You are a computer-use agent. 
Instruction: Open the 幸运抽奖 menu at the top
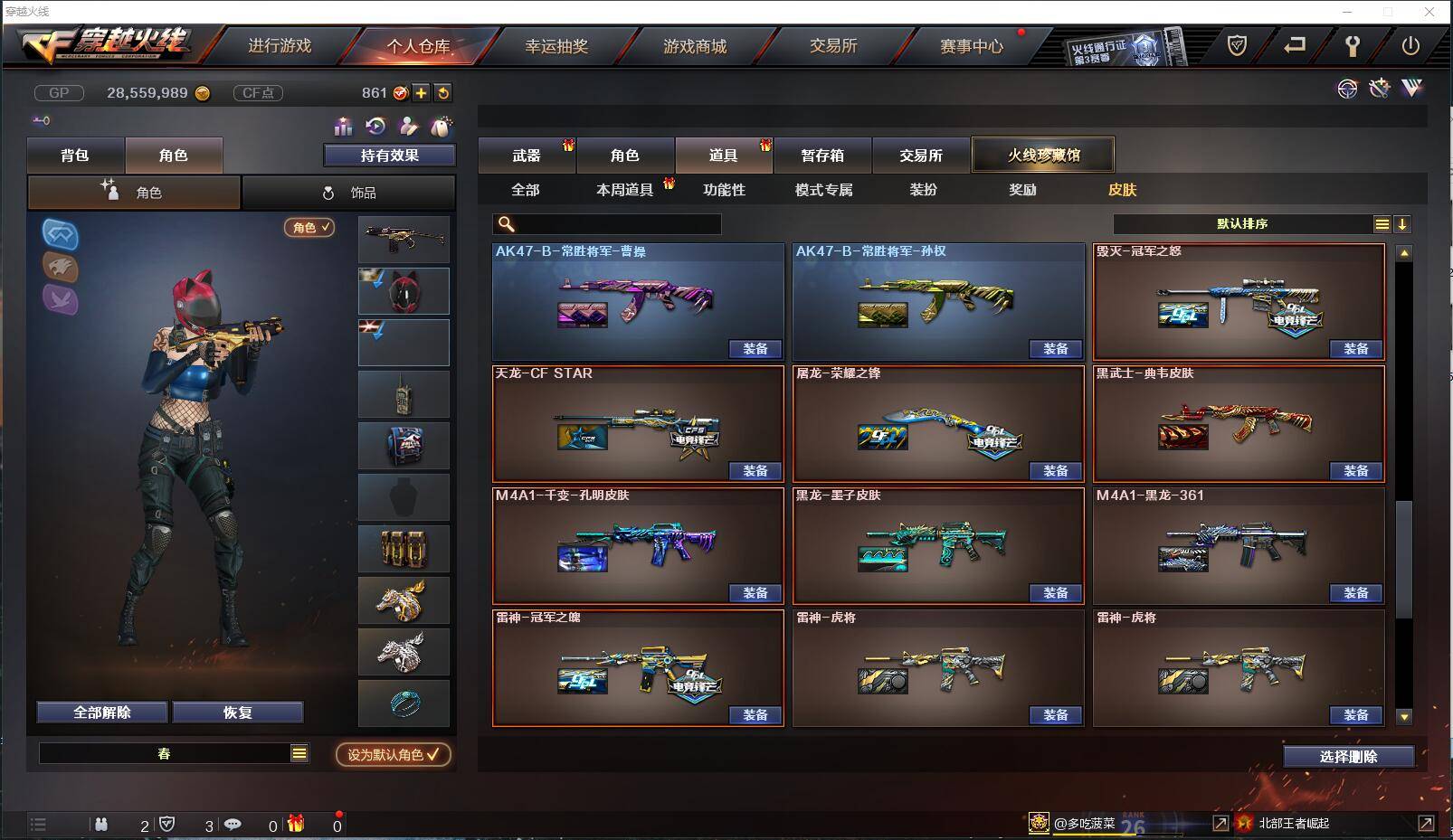pos(557,45)
